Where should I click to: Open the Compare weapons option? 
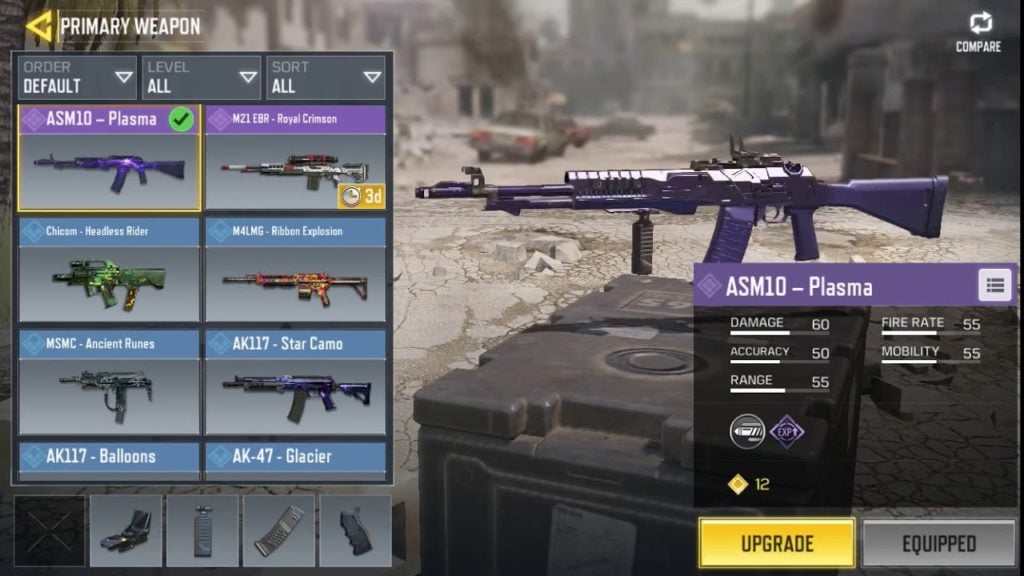click(978, 31)
